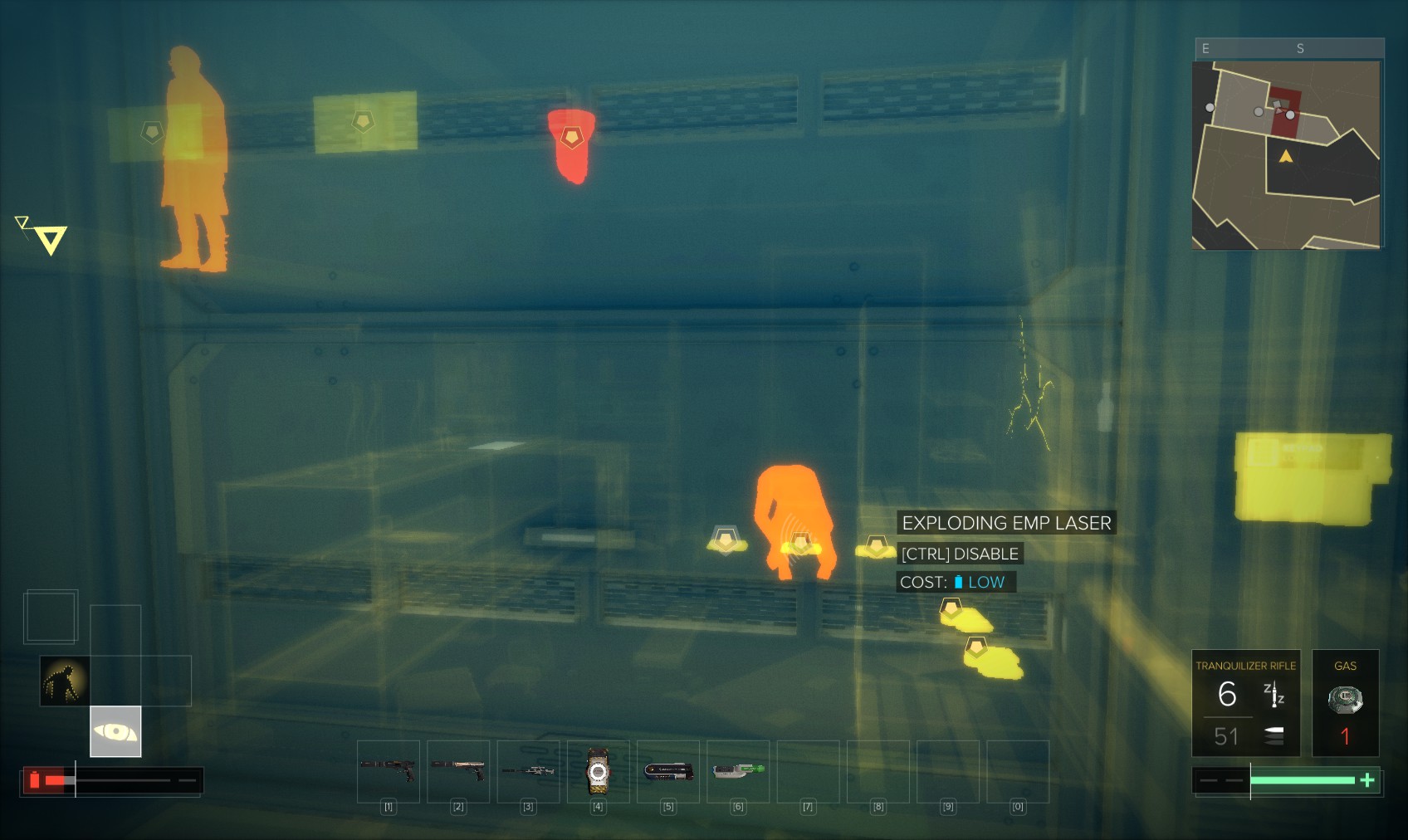Viewport: 1408px width, 840px height.
Task: Use the green-tipped injector in slot 6
Action: 738,770
